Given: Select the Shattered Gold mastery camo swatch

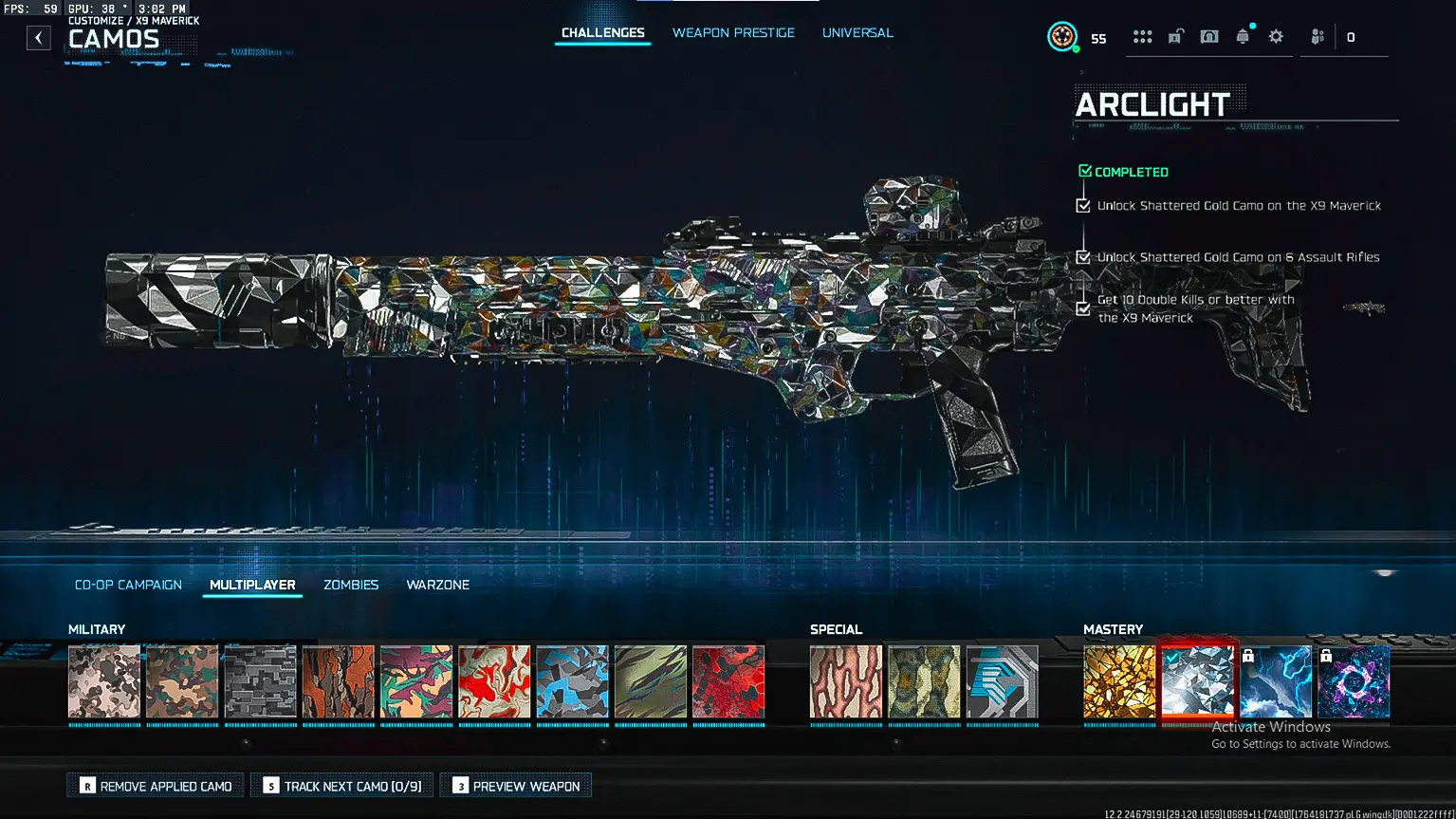Looking at the screenshot, I should [x=1118, y=681].
